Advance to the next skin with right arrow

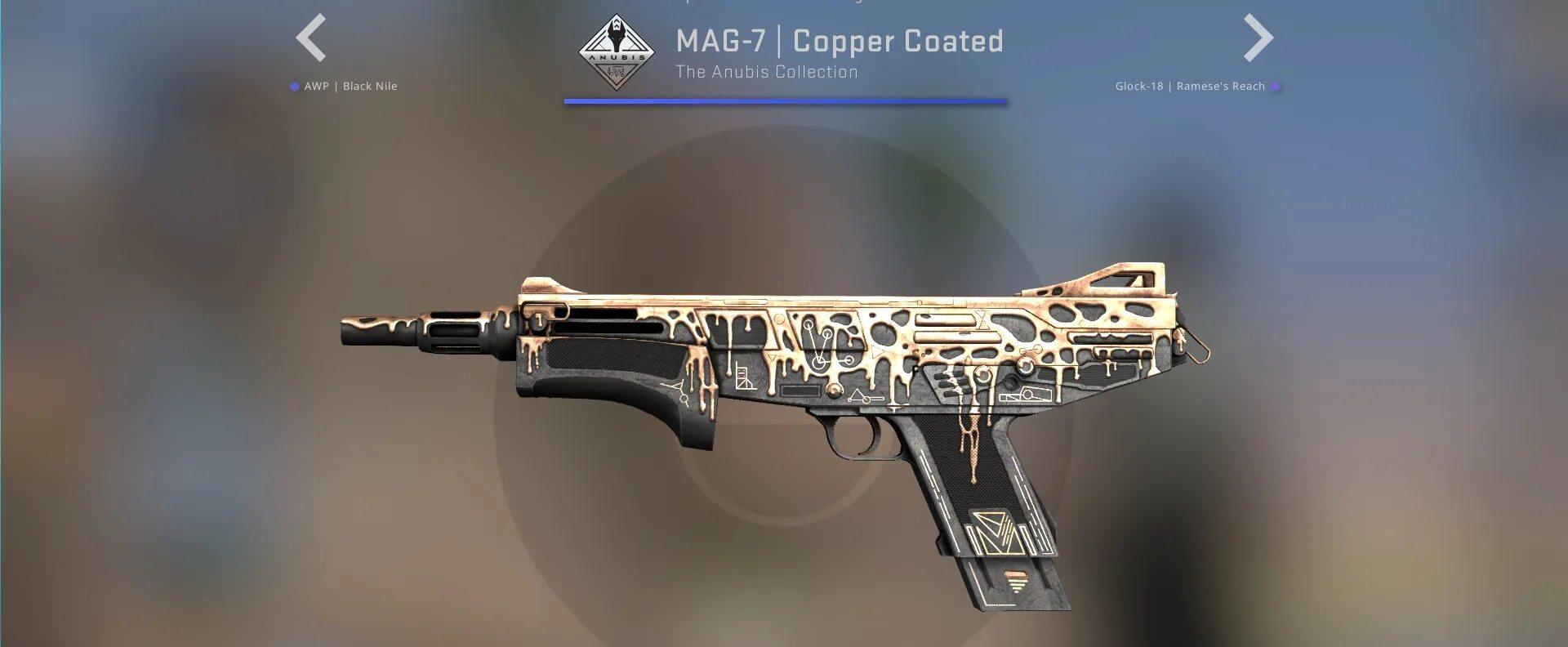point(1258,38)
